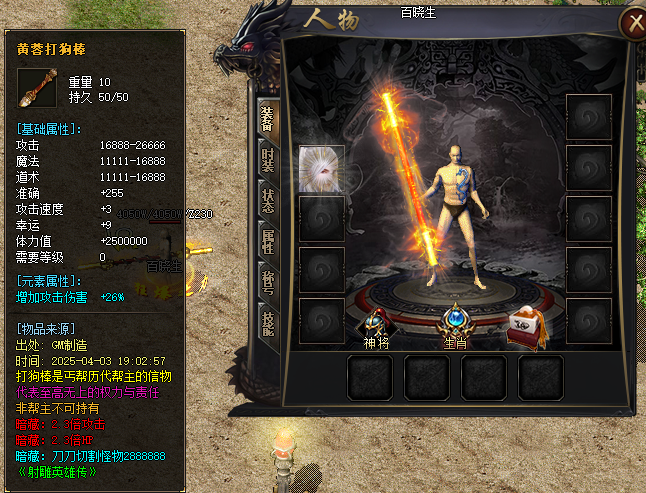This screenshot has width=646, height=493.
Task: Select the 属性 attributes tab
Action: pos(267,241)
